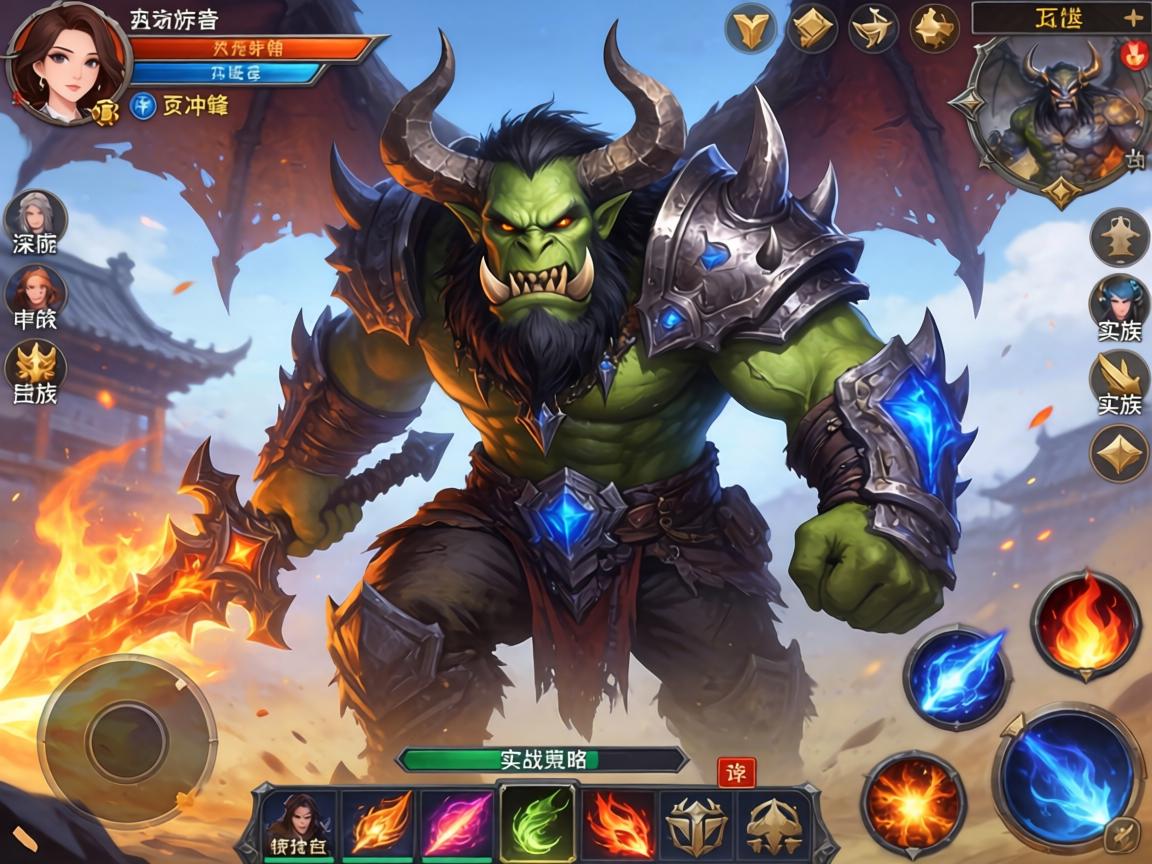Click the gold four-point star button on right
1152x864 pixels.
click(x=1119, y=453)
